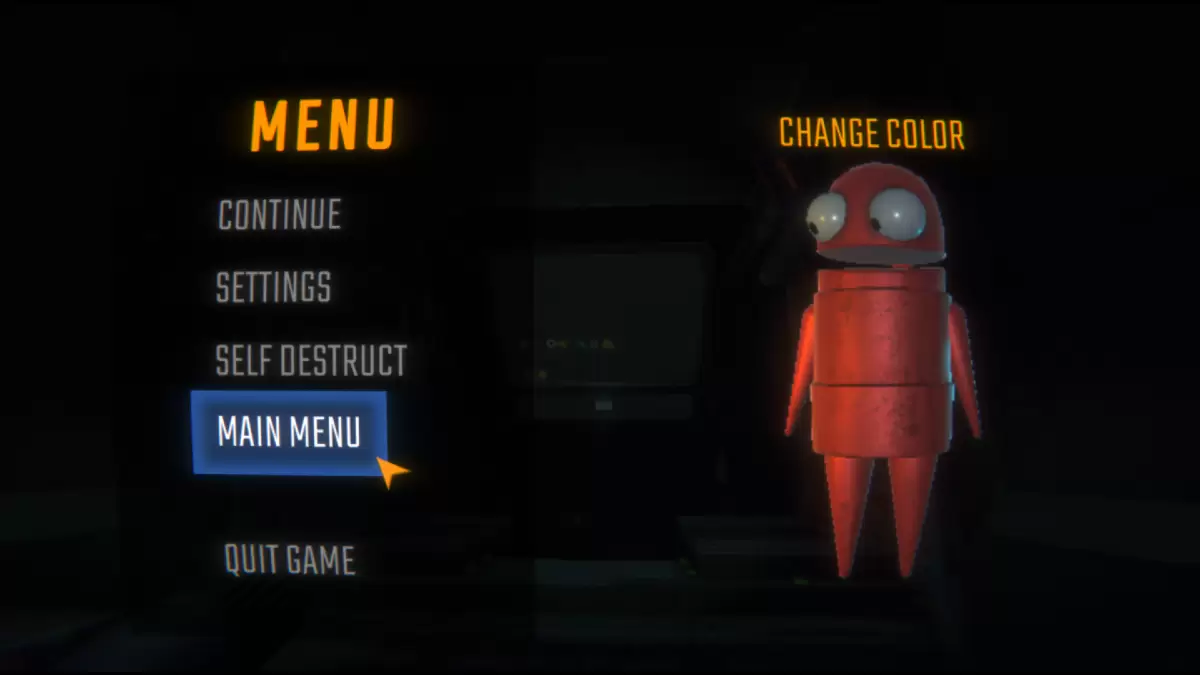Return to the Main Menu
1200x675 pixels.
click(x=289, y=432)
